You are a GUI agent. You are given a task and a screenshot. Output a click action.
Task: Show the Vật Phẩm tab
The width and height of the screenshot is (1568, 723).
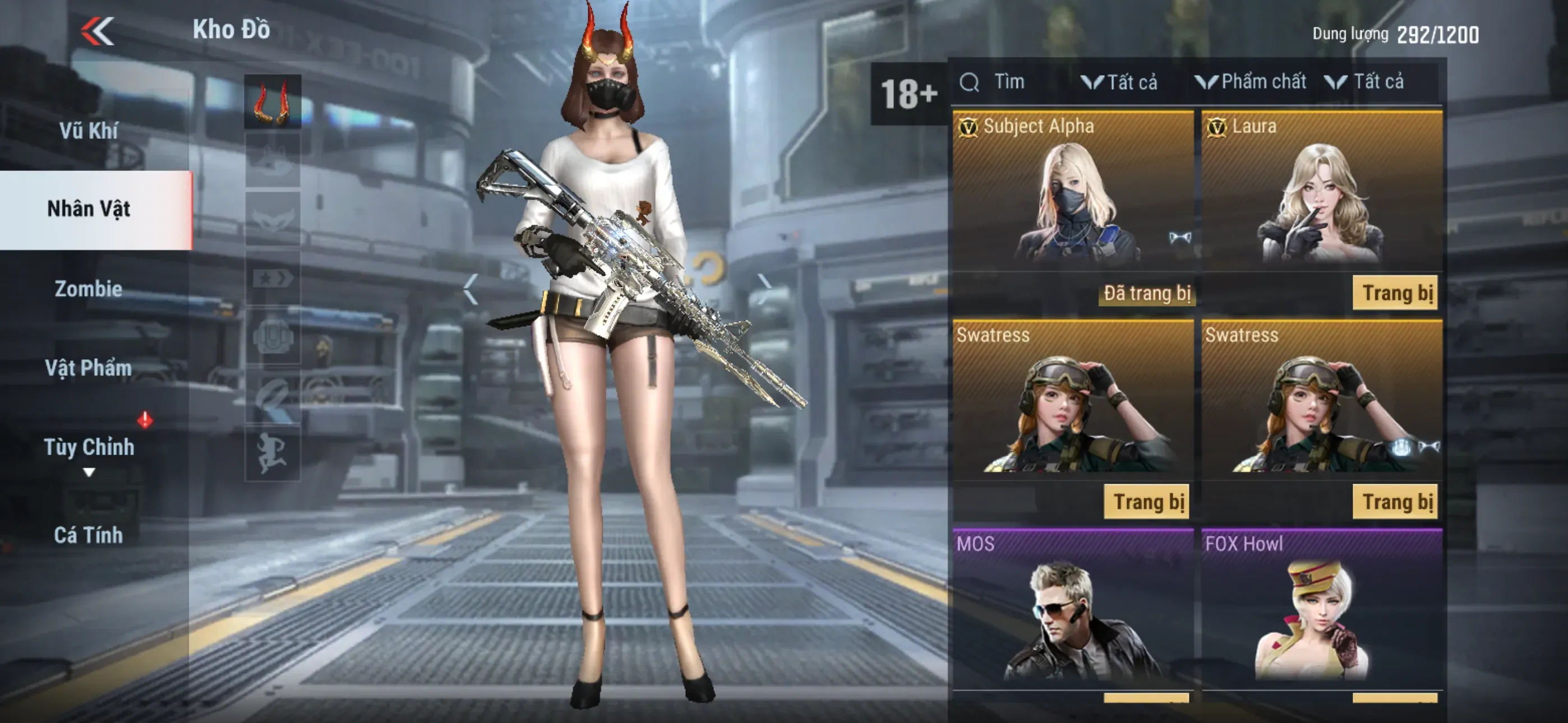coord(89,368)
